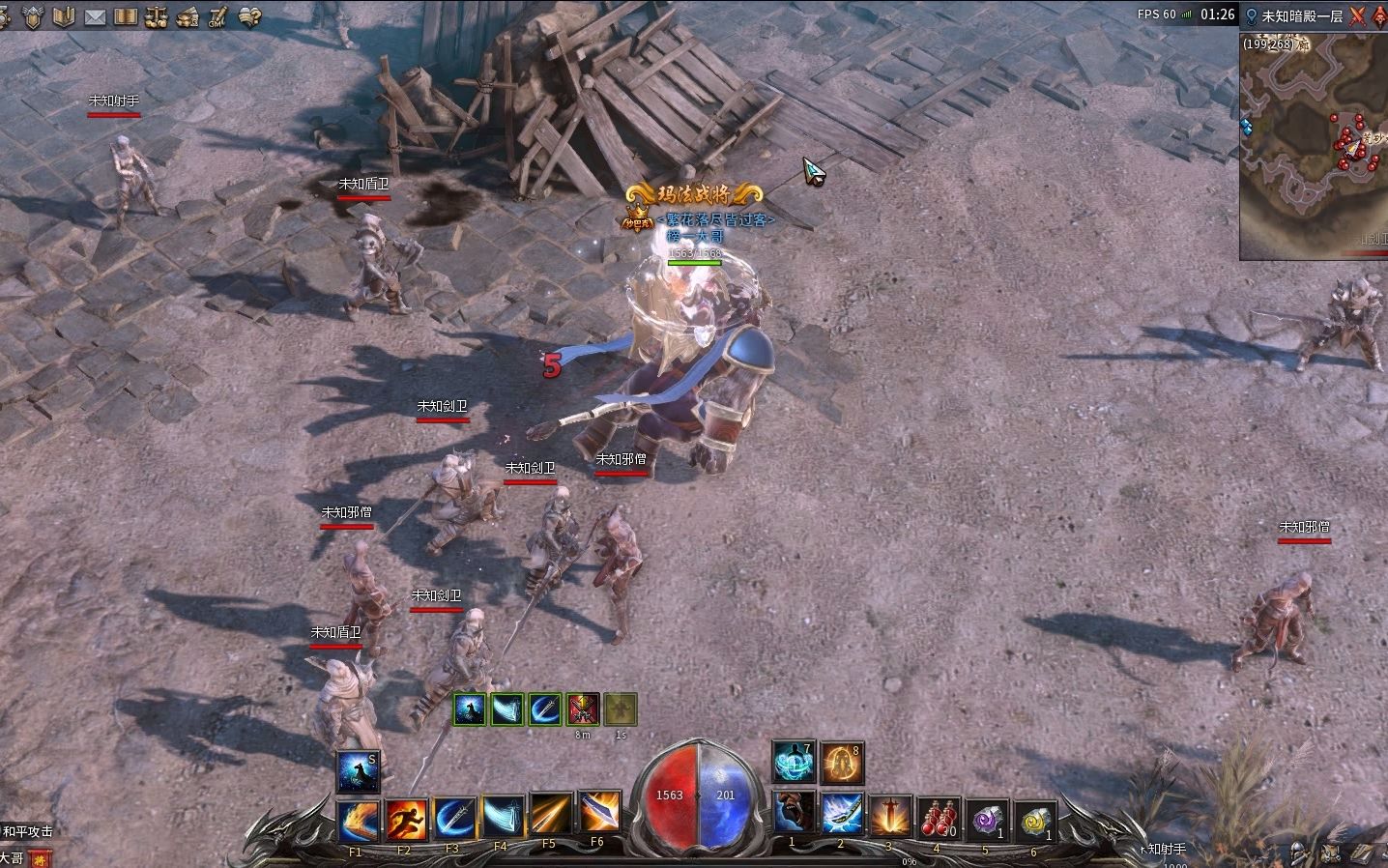Screen dimensions: 1388x868
Task: Activate the horse-mount skill marked S
Action: [358, 770]
